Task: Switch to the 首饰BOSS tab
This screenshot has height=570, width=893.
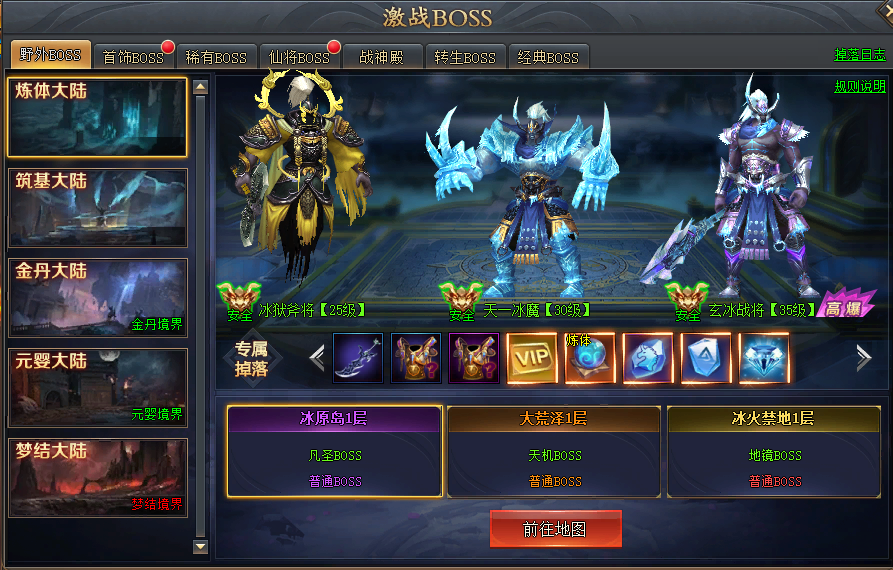Action: click(133, 57)
